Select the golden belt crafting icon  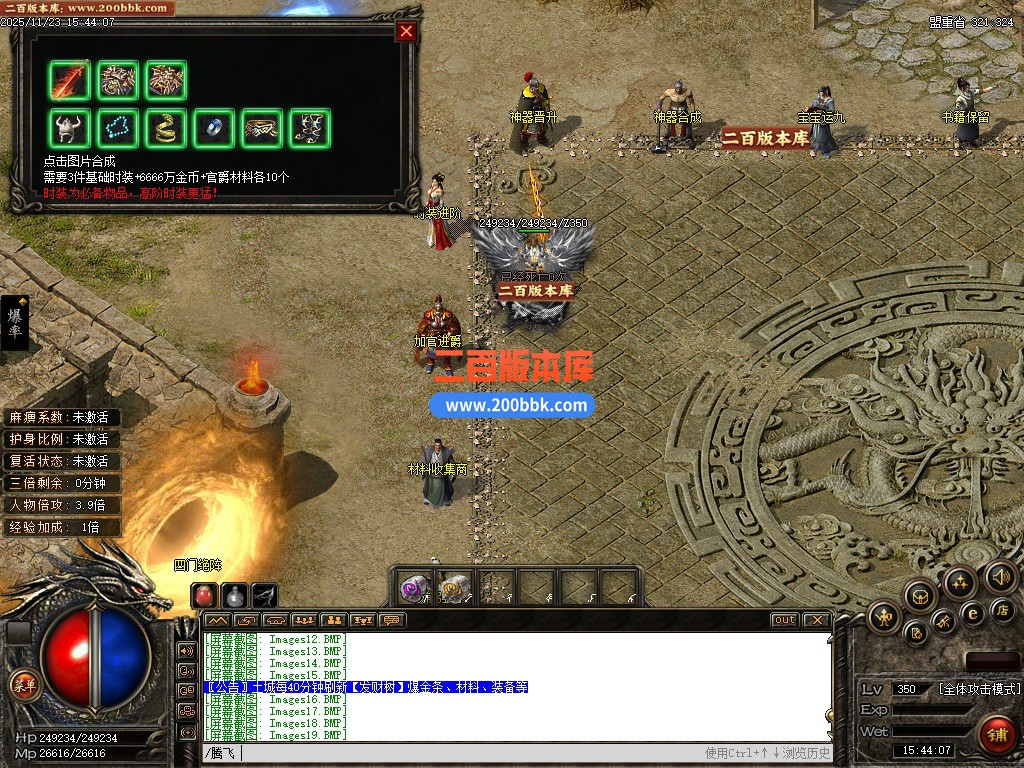(262, 129)
